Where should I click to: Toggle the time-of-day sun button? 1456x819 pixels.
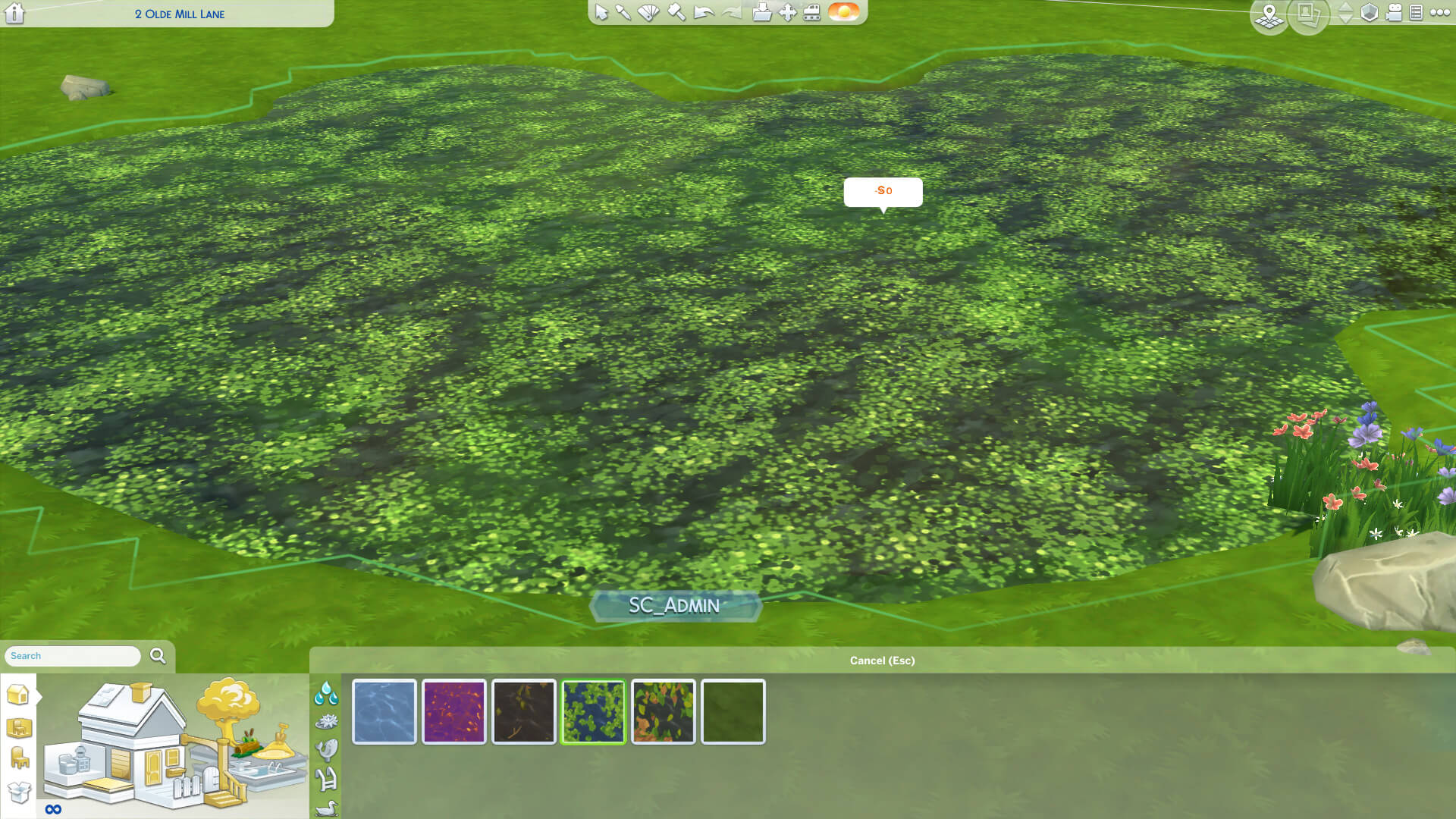[x=843, y=12]
